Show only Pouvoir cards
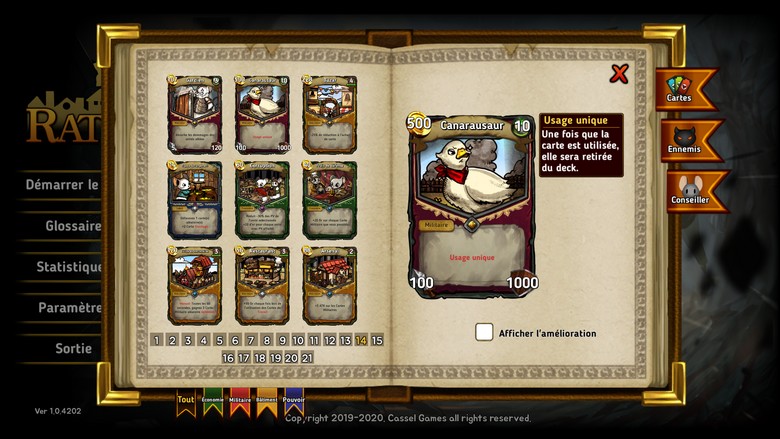The image size is (780, 439). click(x=294, y=399)
